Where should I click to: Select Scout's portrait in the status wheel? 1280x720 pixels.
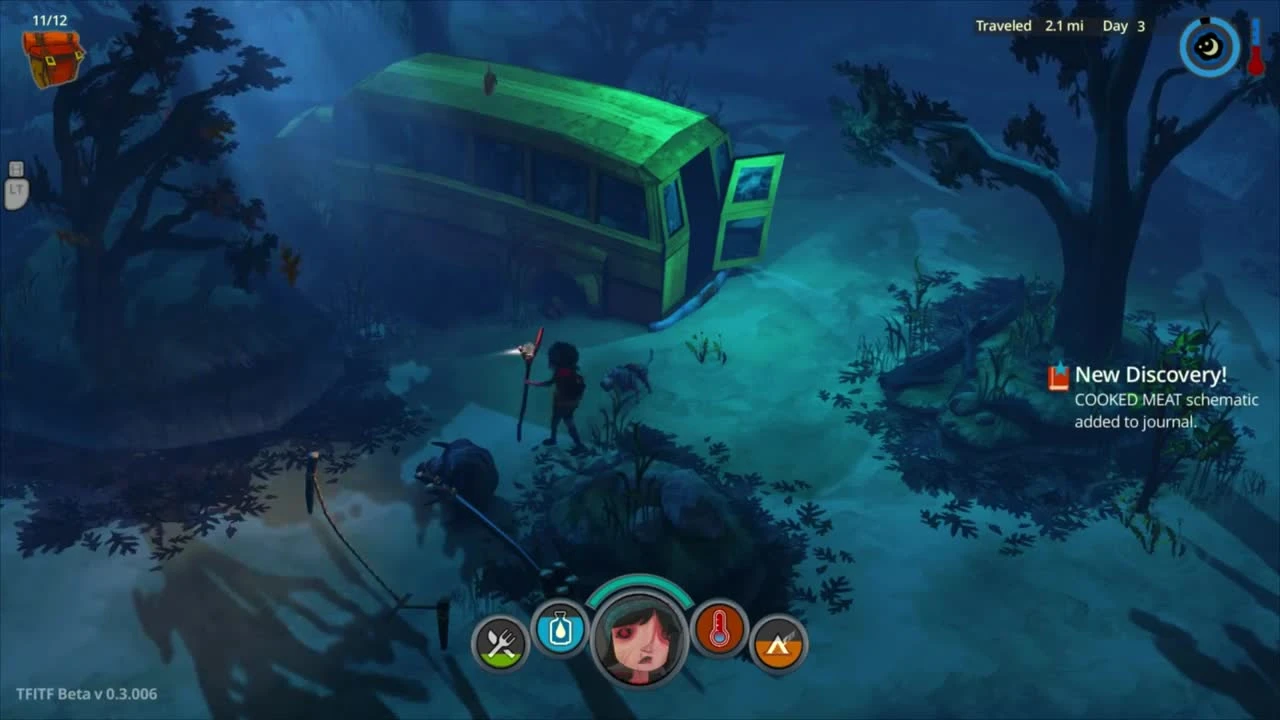pos(639,637)
